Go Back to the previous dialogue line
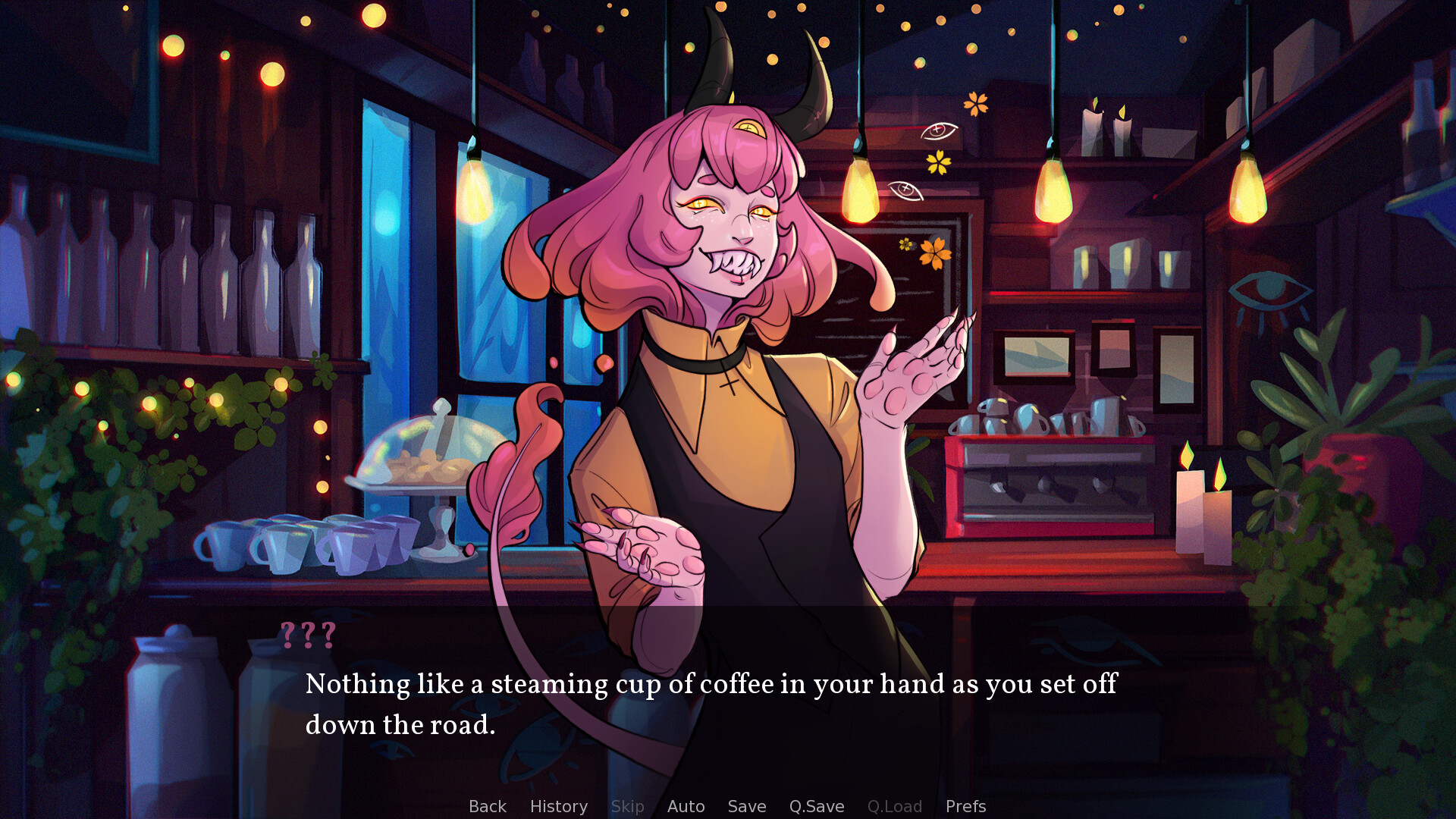The width and height of the screenshot is (1456, 819). point(488,806)
